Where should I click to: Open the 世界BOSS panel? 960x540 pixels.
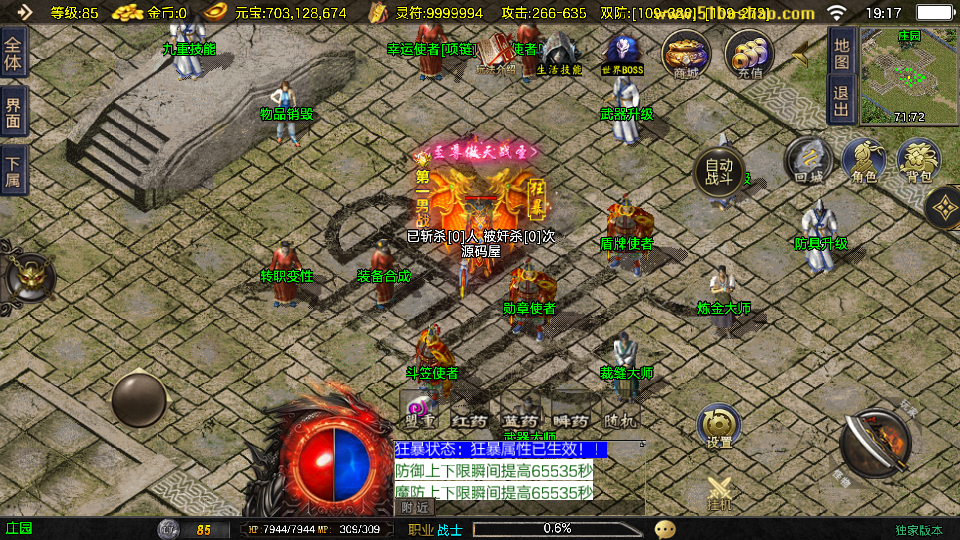(x=622, y=54)
